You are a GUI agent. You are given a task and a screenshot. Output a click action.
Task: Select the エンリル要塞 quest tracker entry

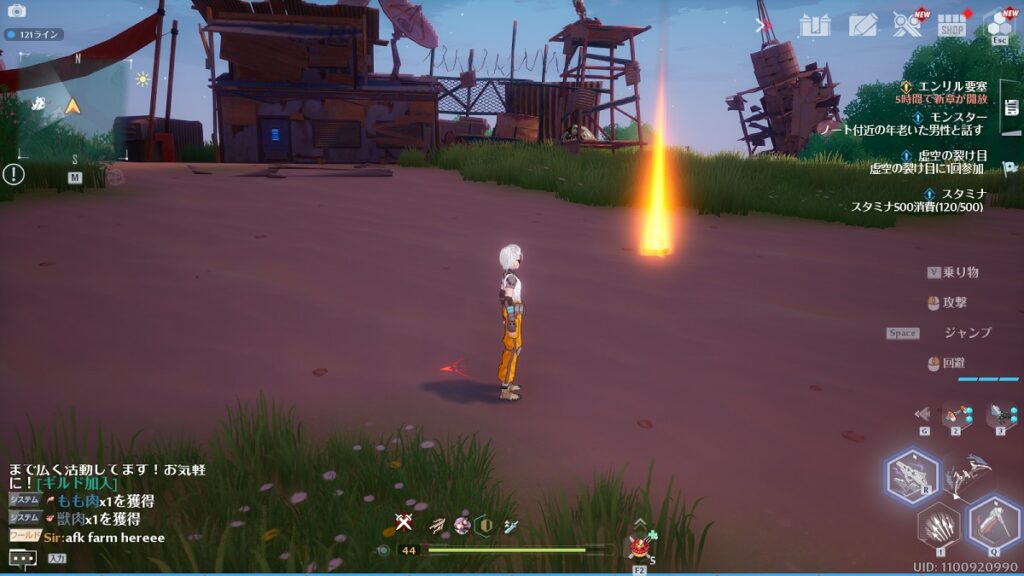945,87
